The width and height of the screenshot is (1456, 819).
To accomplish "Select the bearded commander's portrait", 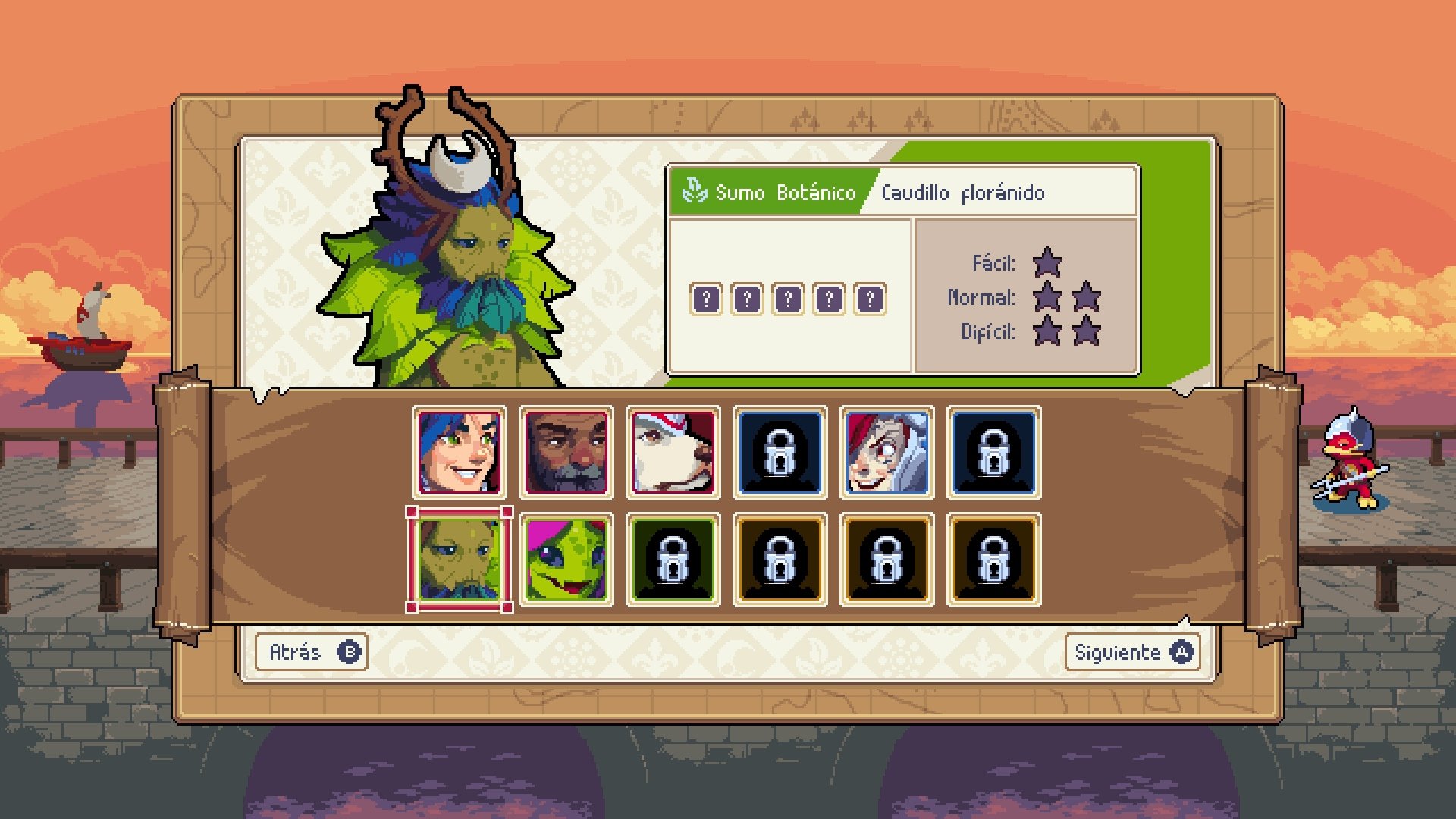I will [x=567, y=453].
